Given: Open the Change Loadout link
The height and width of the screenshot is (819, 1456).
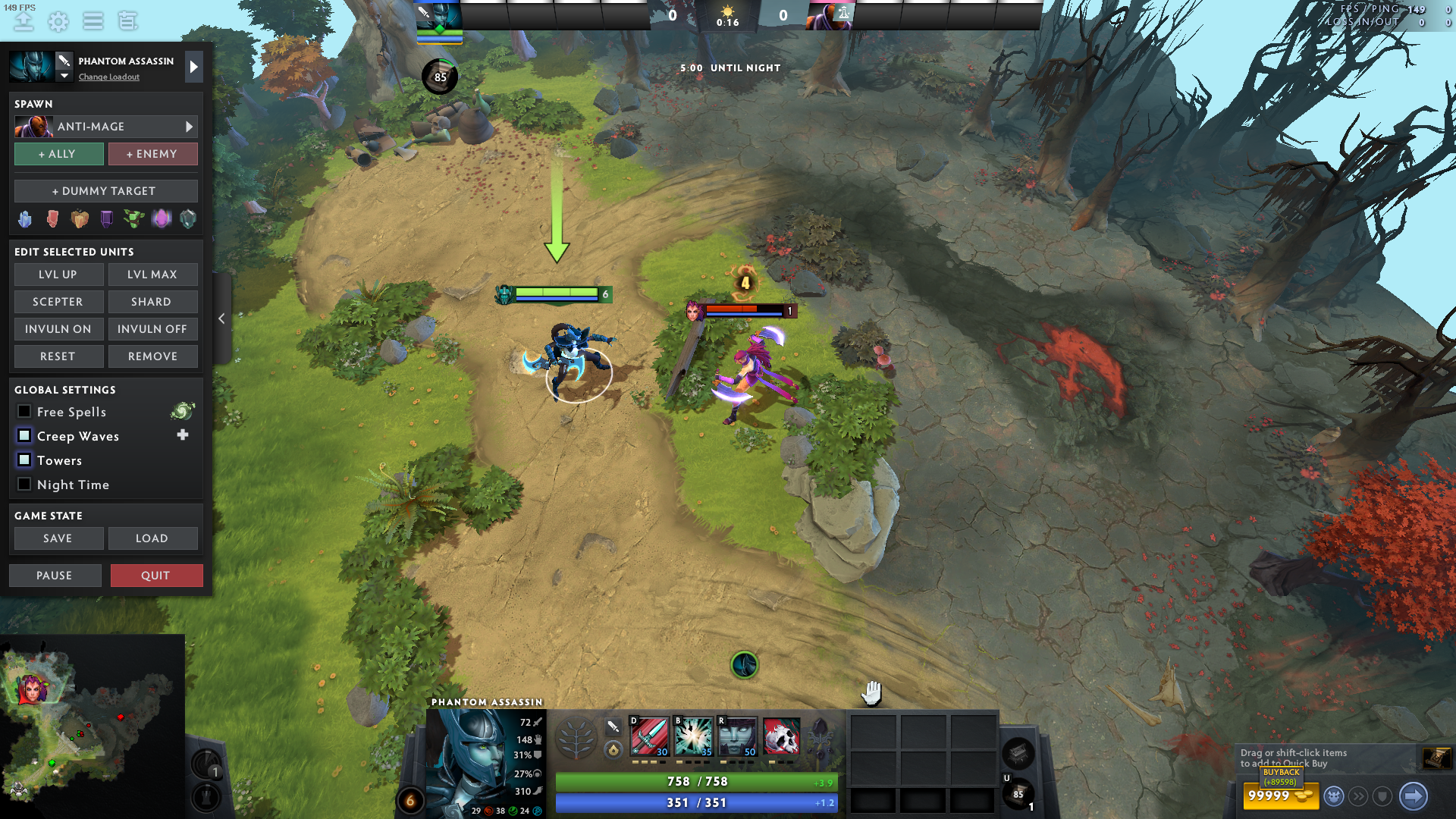Looking at the screenshot, I should point(108,77).
